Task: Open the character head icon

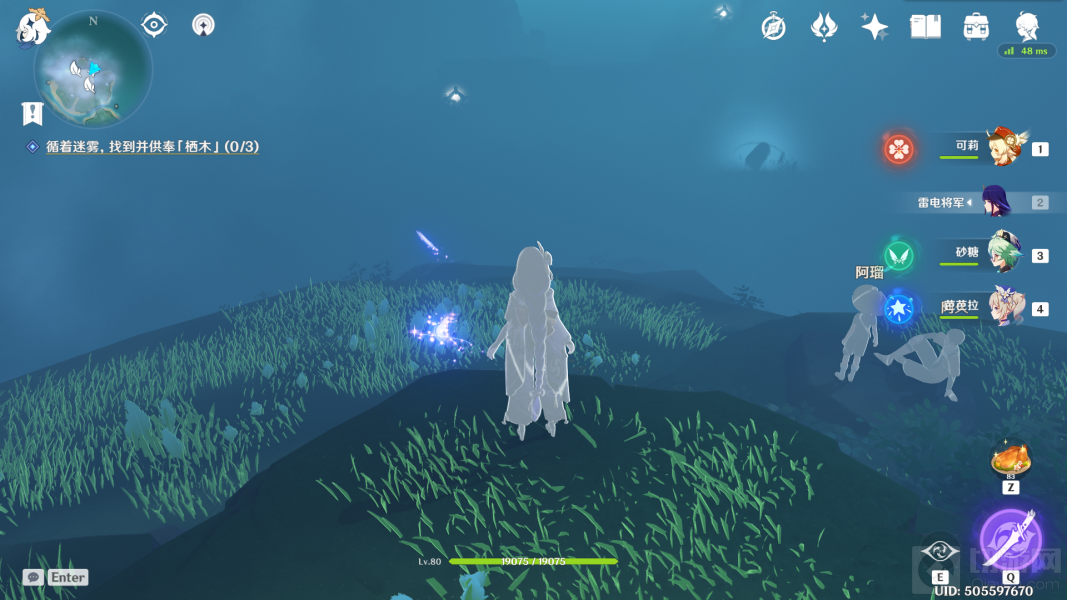Action: [1027, 26]
